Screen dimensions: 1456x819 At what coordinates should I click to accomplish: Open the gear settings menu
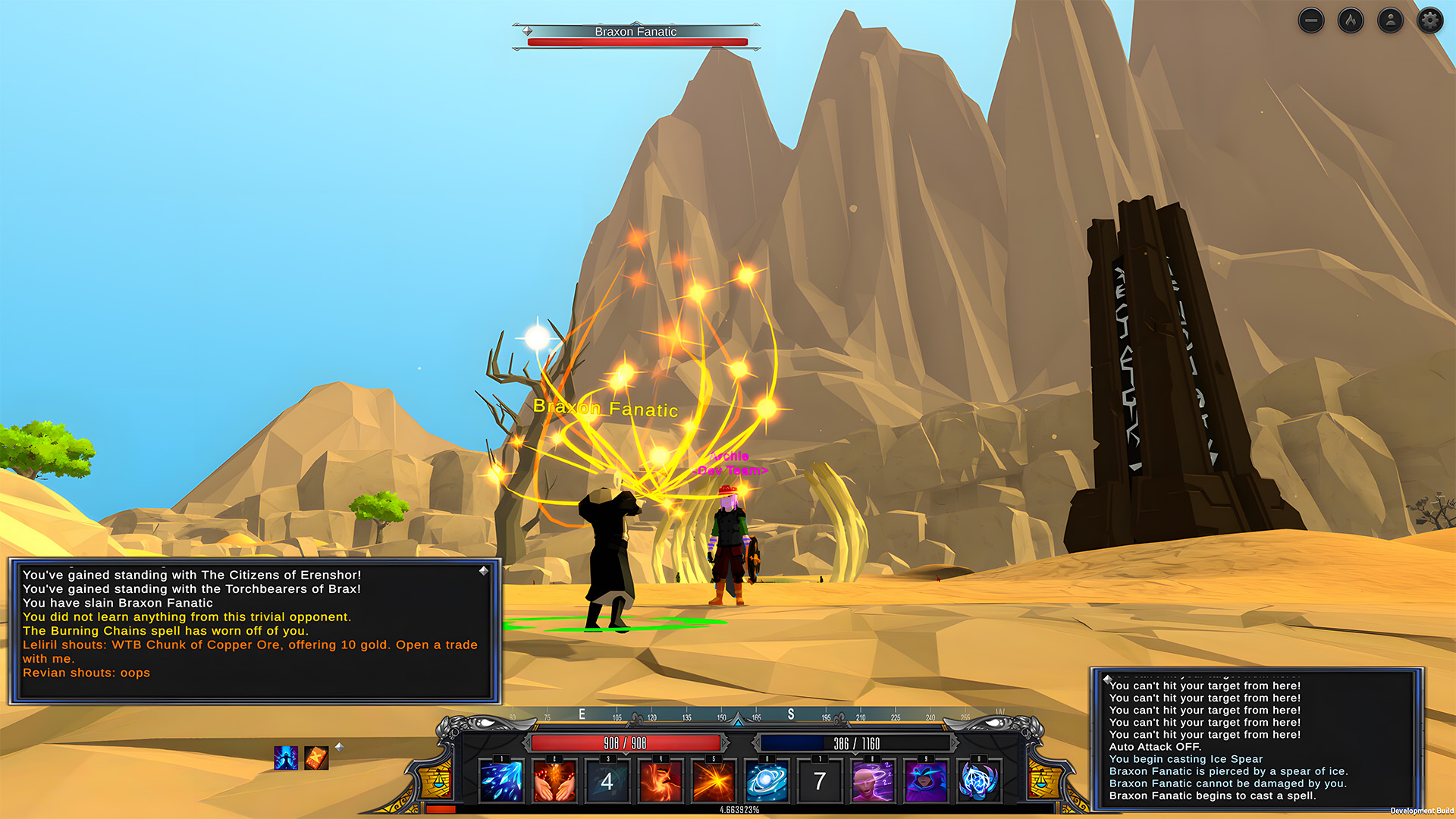(x=1429, y=20)
